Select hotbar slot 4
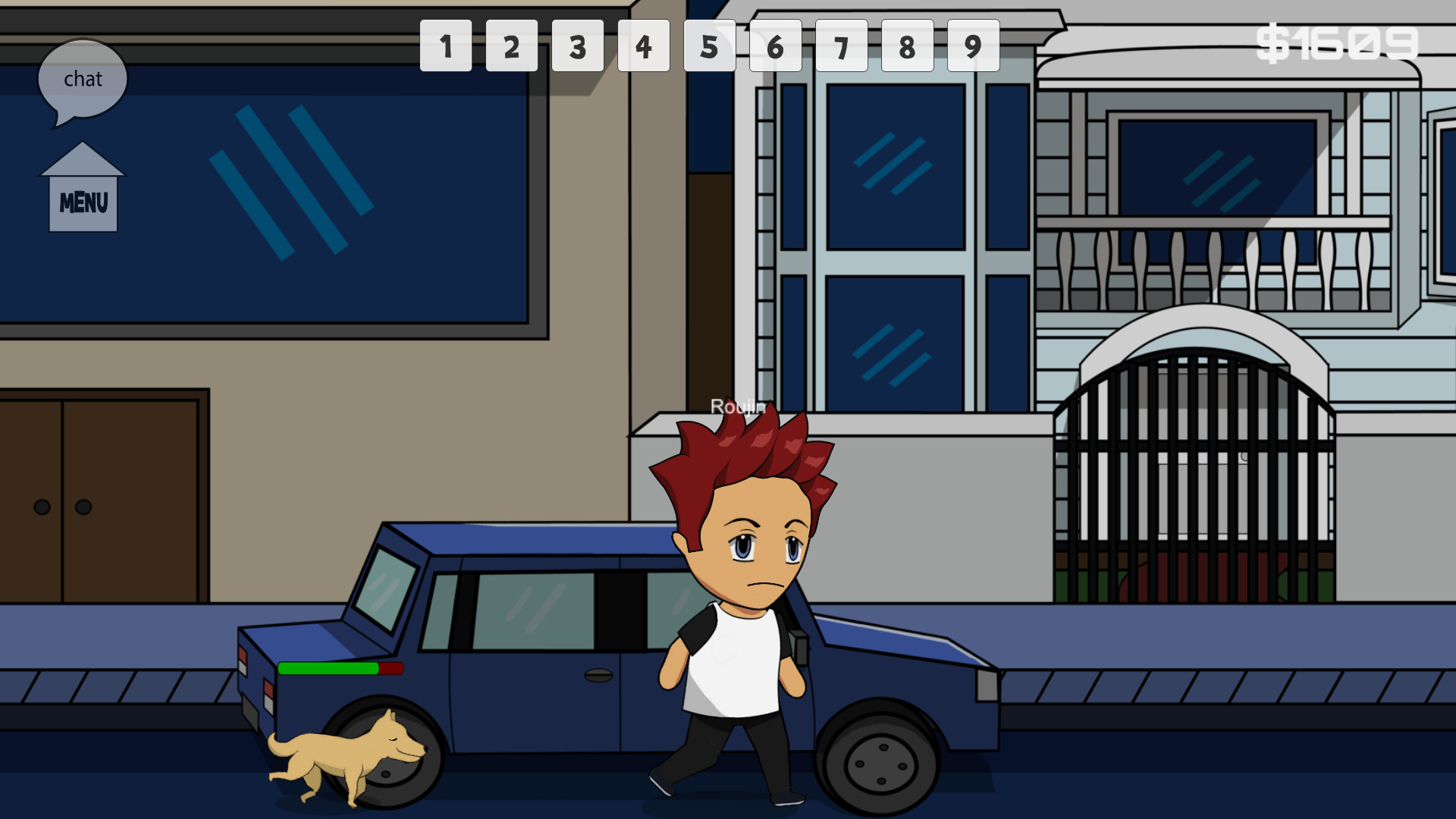 644,46
